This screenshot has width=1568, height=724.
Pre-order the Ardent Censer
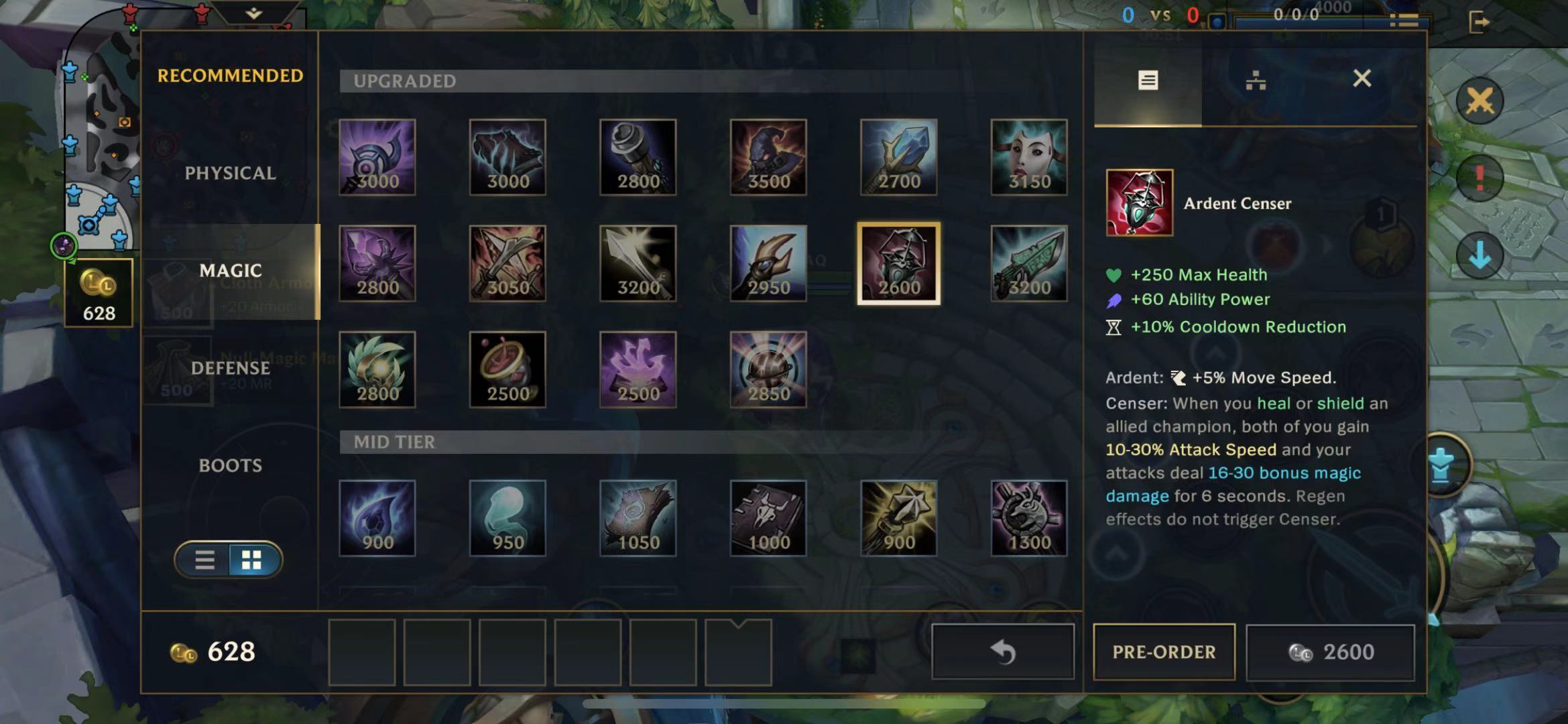1164,652
